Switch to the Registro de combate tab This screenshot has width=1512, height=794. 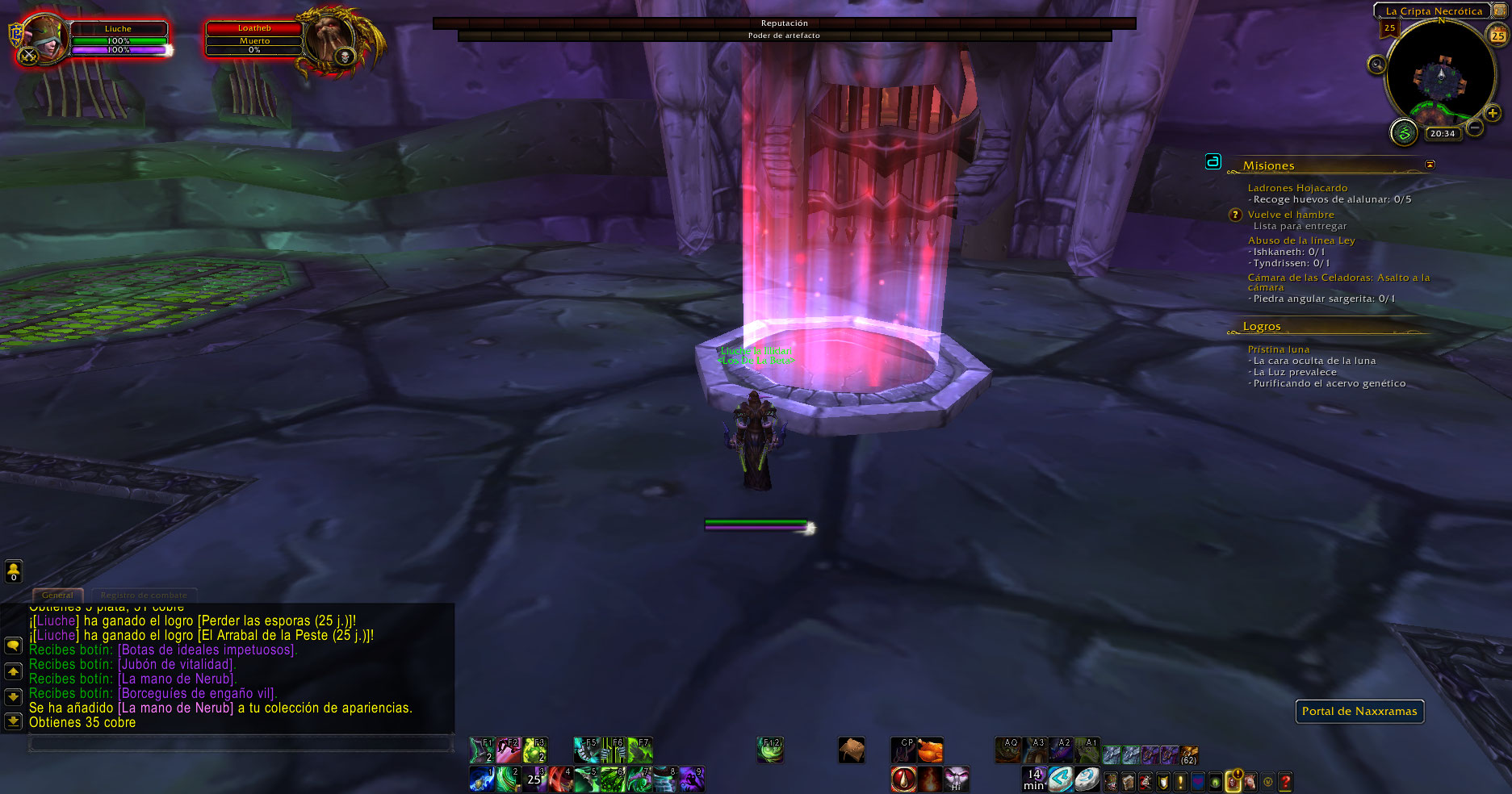[x=144, y=595]
